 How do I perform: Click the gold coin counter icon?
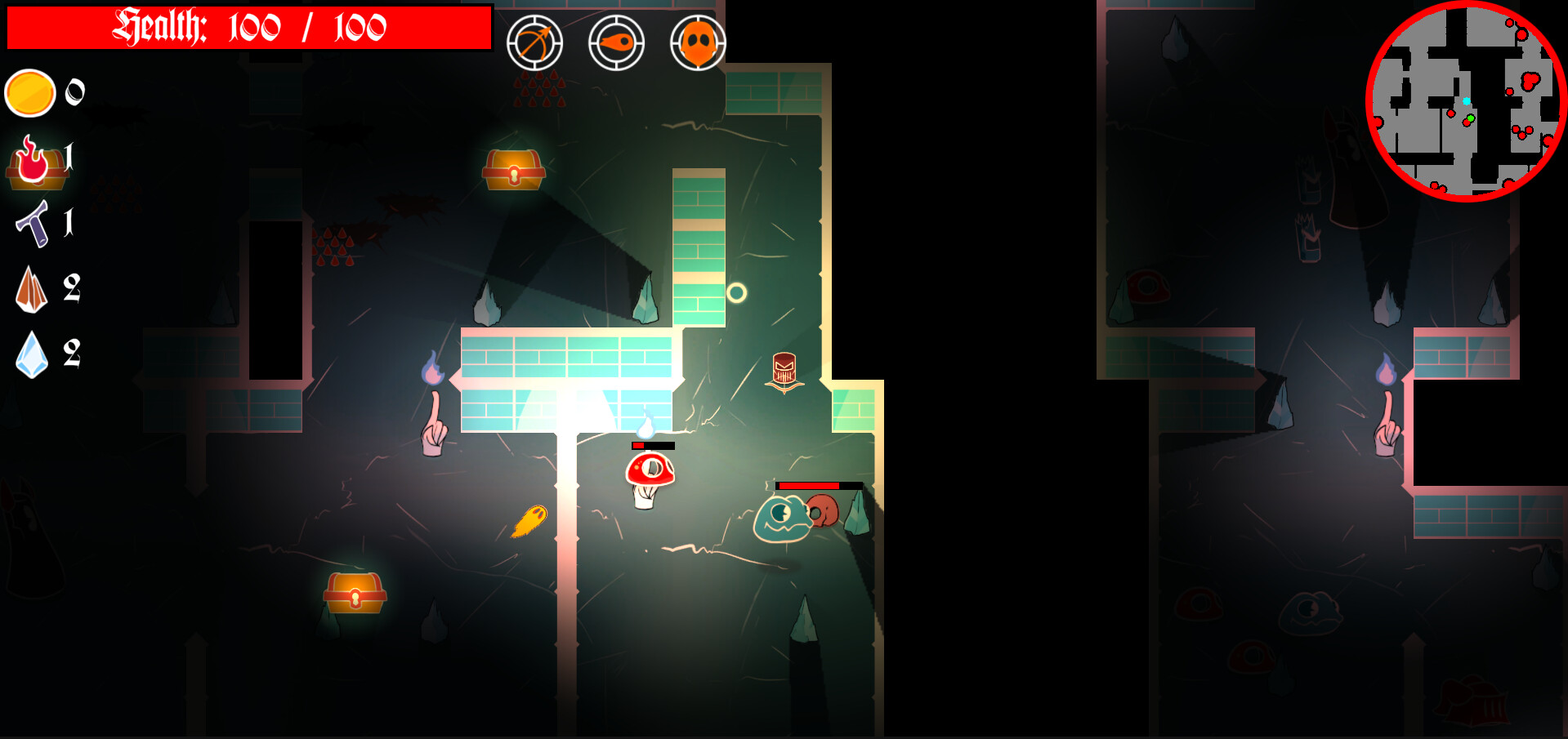click(31, 93)
